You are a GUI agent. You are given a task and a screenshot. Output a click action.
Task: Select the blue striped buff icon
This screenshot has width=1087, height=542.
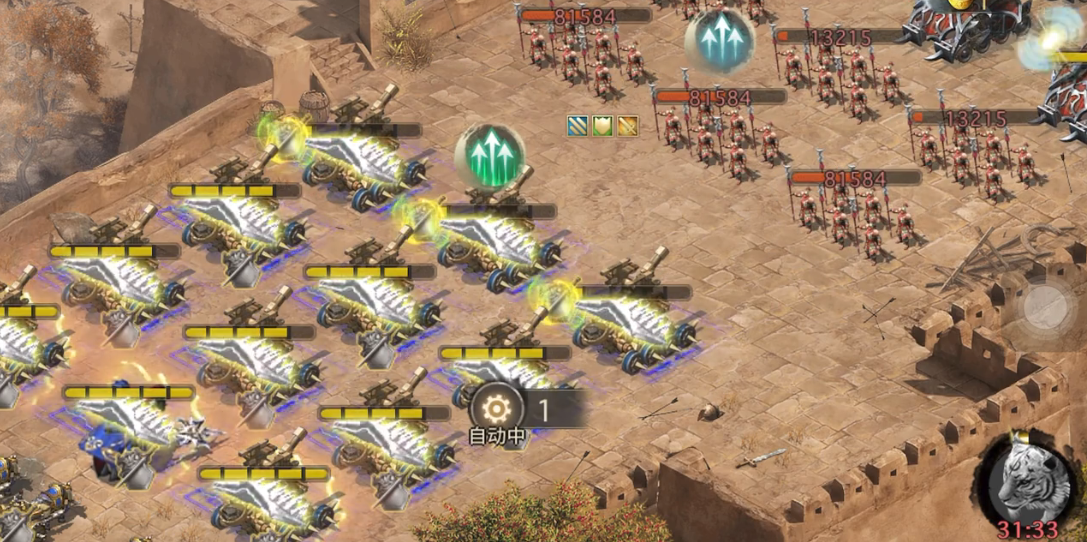click(x=578, y=125)
